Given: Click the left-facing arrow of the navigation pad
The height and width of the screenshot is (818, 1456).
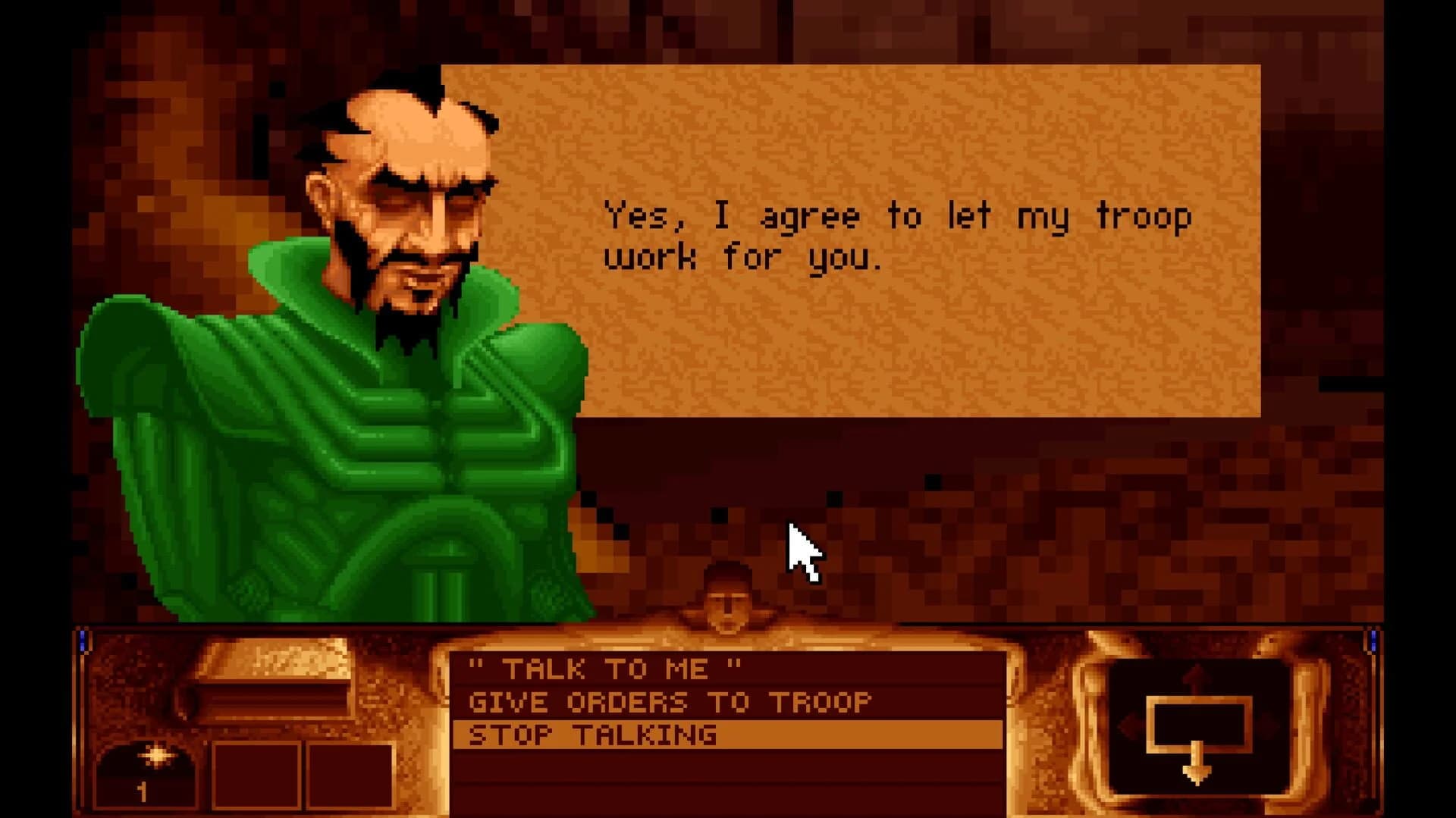Looking at the screenshot, I should coord(1128,724).
